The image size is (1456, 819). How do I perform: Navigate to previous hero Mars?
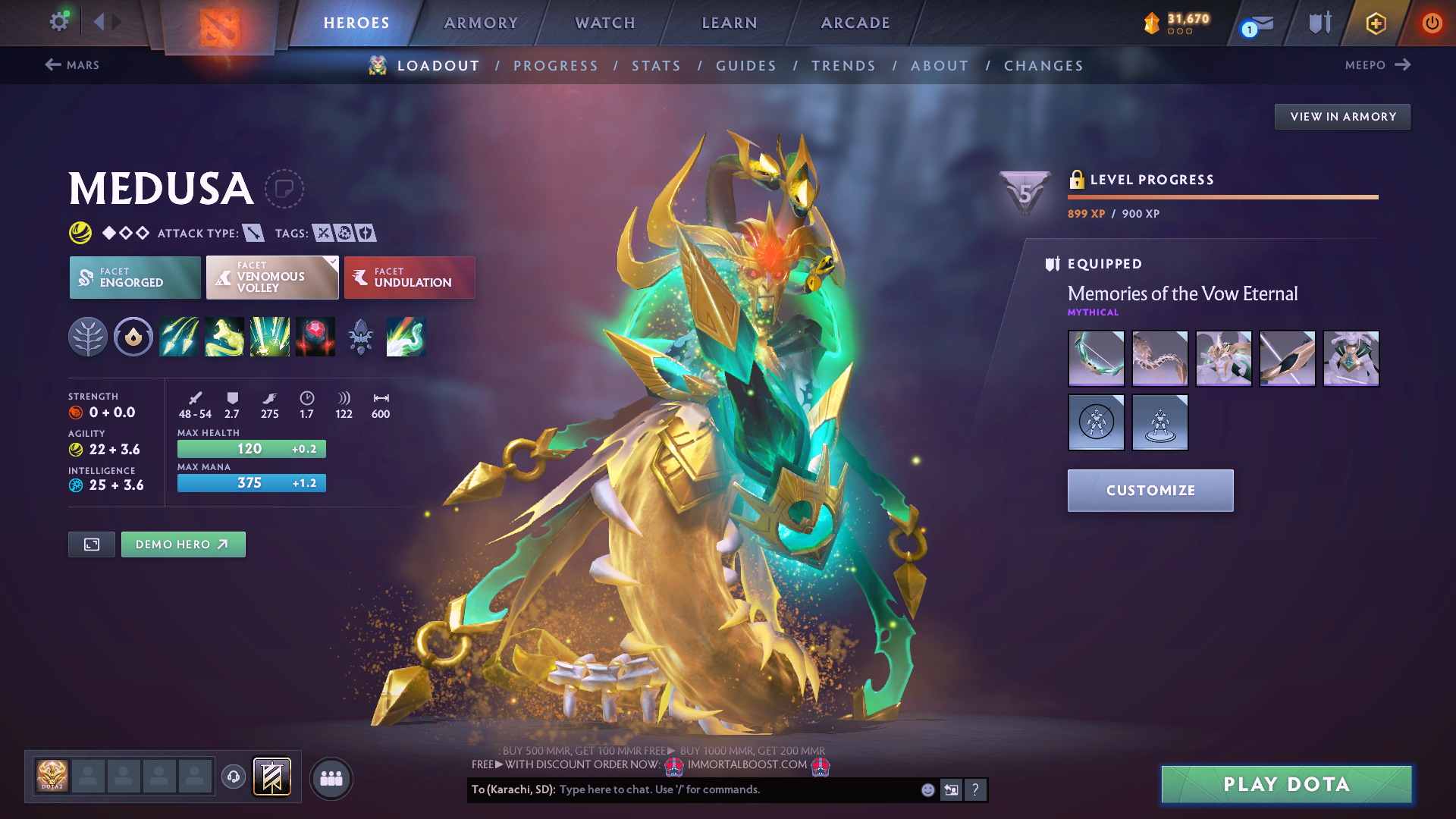73,65
